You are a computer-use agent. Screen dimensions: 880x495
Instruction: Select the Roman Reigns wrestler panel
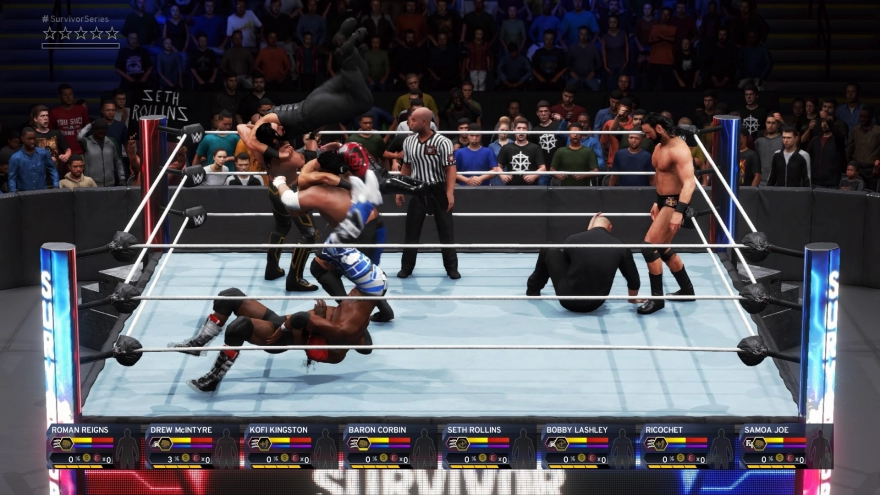click(95, 446)
